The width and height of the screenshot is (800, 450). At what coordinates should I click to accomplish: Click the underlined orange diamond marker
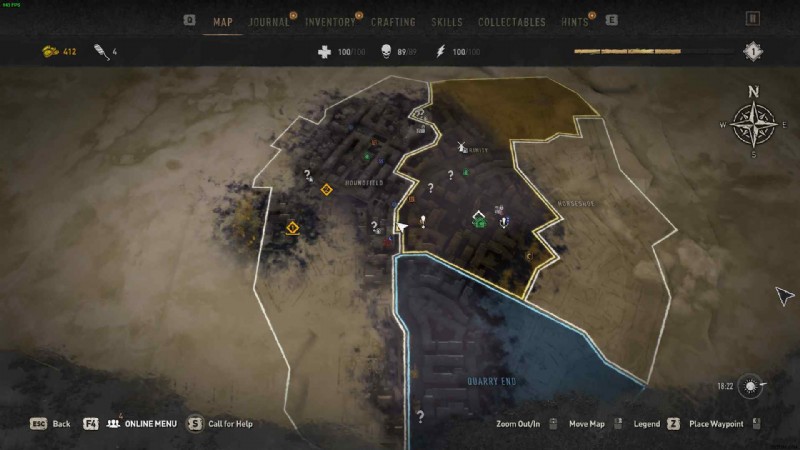click(x=292, y=228)
